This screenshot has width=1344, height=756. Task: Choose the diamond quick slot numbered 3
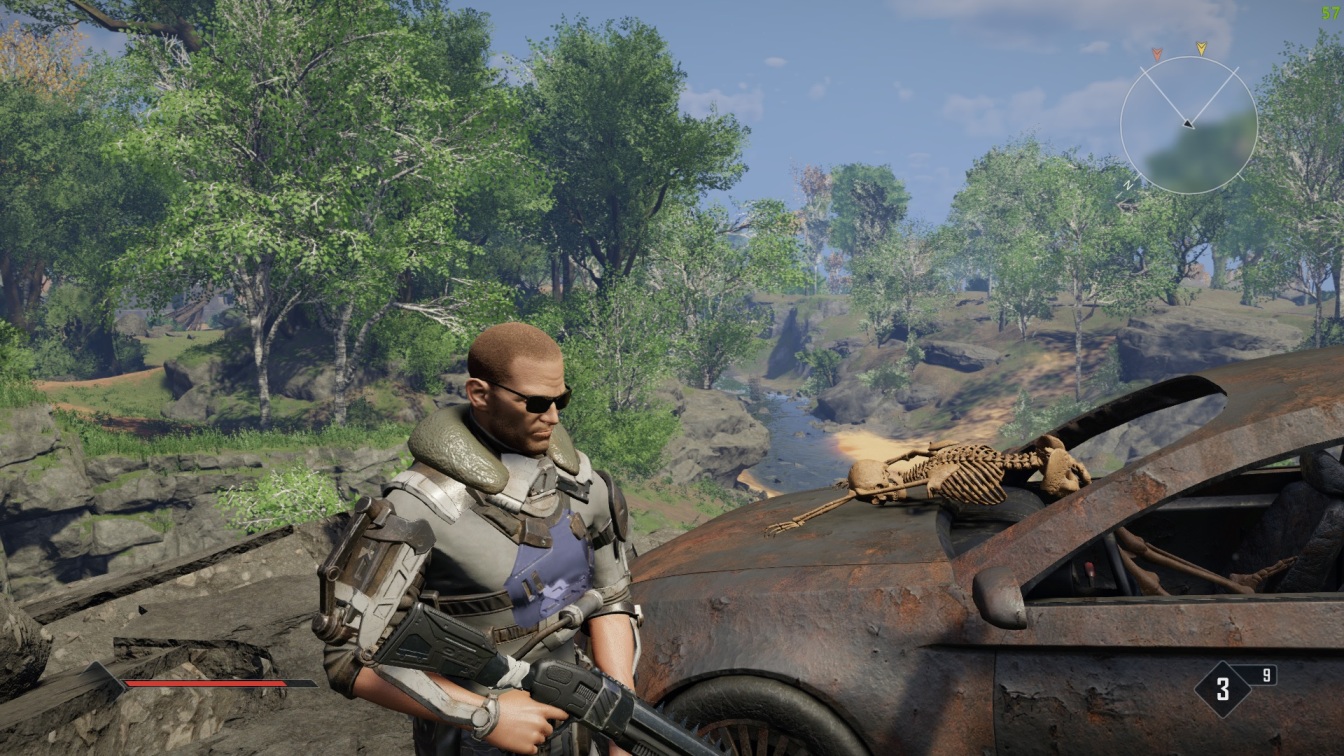(x=1222, y=689)
